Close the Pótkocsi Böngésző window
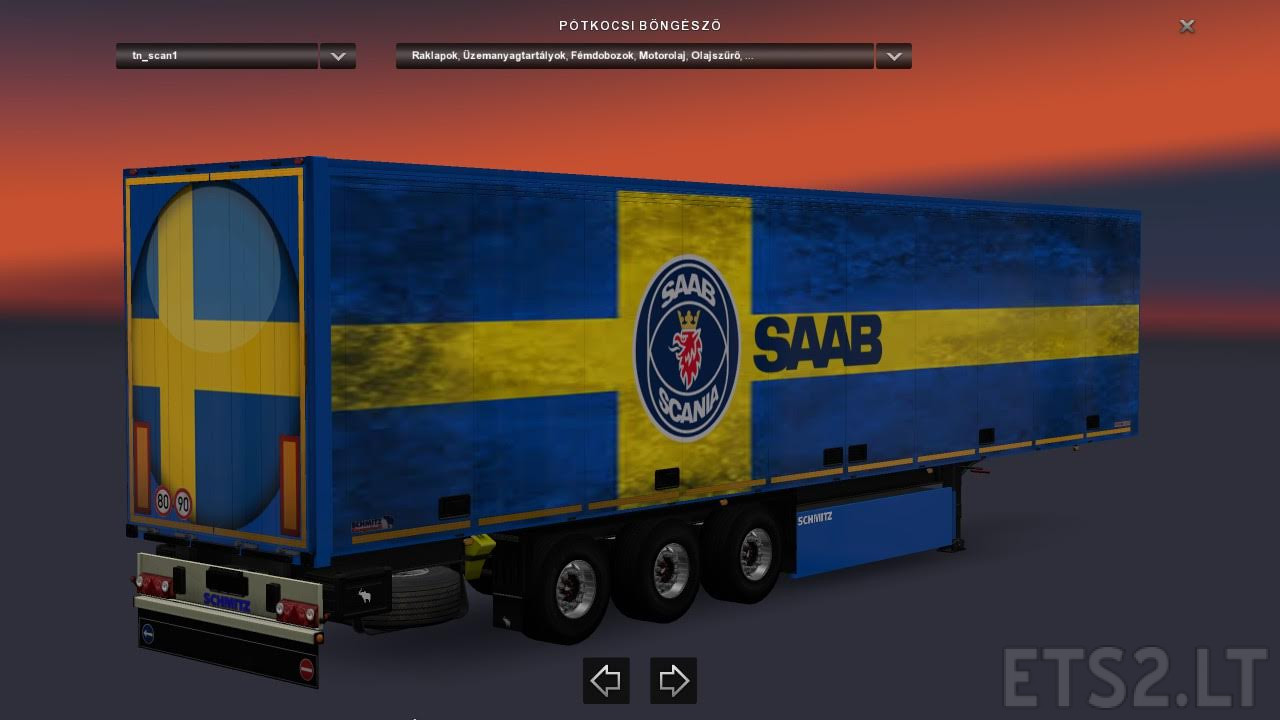The height and width of the screenshot is (720, 1280). [1186, 26]
